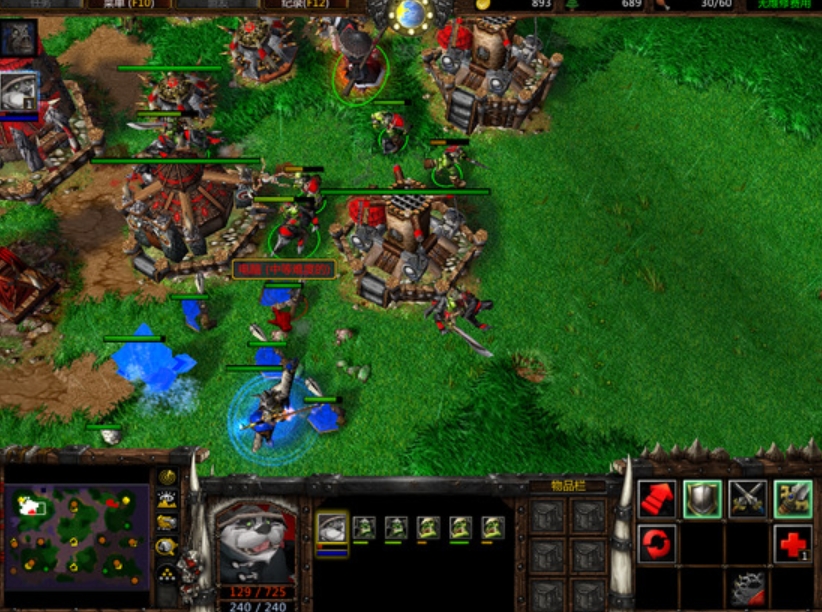Toggle the formation movement button beside minimap

click(167, 573)
